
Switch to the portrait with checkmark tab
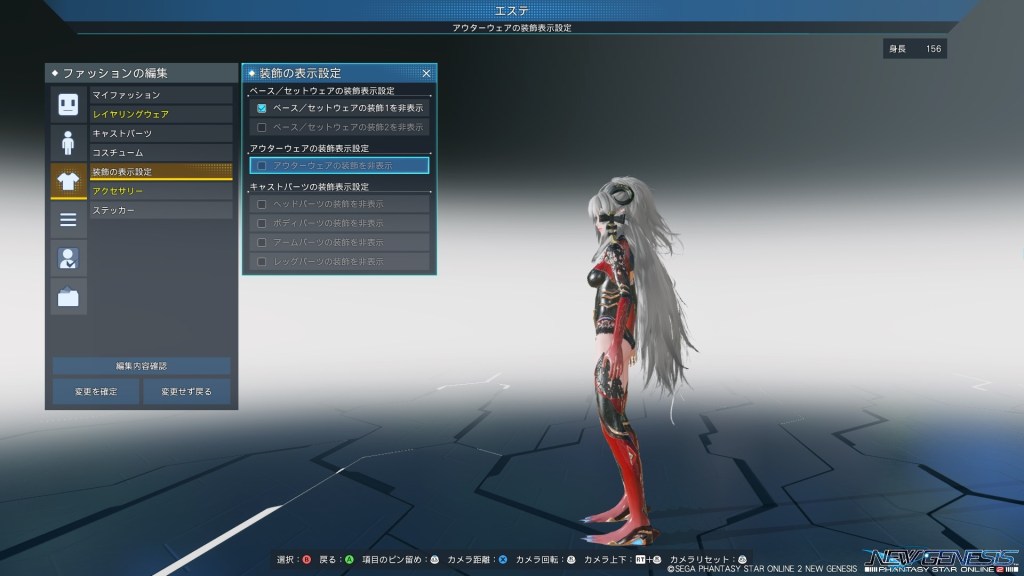(68, 258)
